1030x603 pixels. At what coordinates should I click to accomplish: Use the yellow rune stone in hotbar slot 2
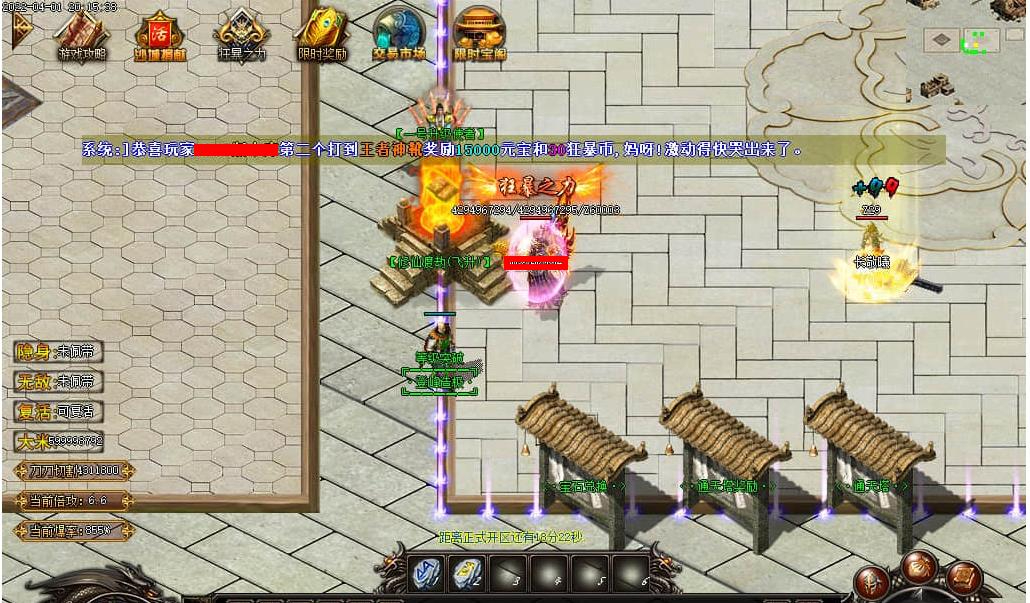click(467, 573)
